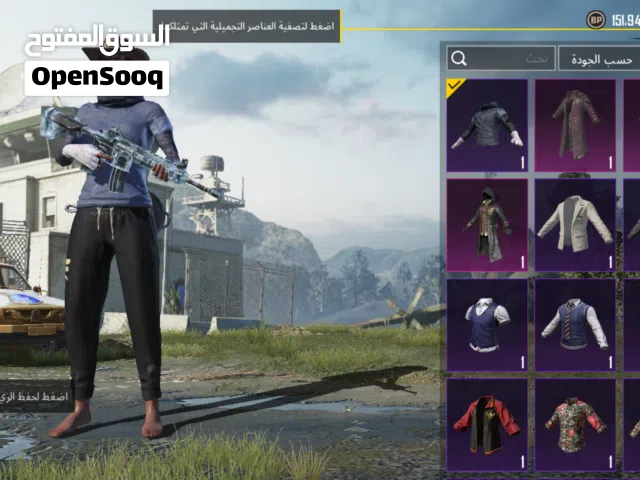Screen dimensions: 640x480
Task: Choose the red and black jacket
Action: click(487, 424)
